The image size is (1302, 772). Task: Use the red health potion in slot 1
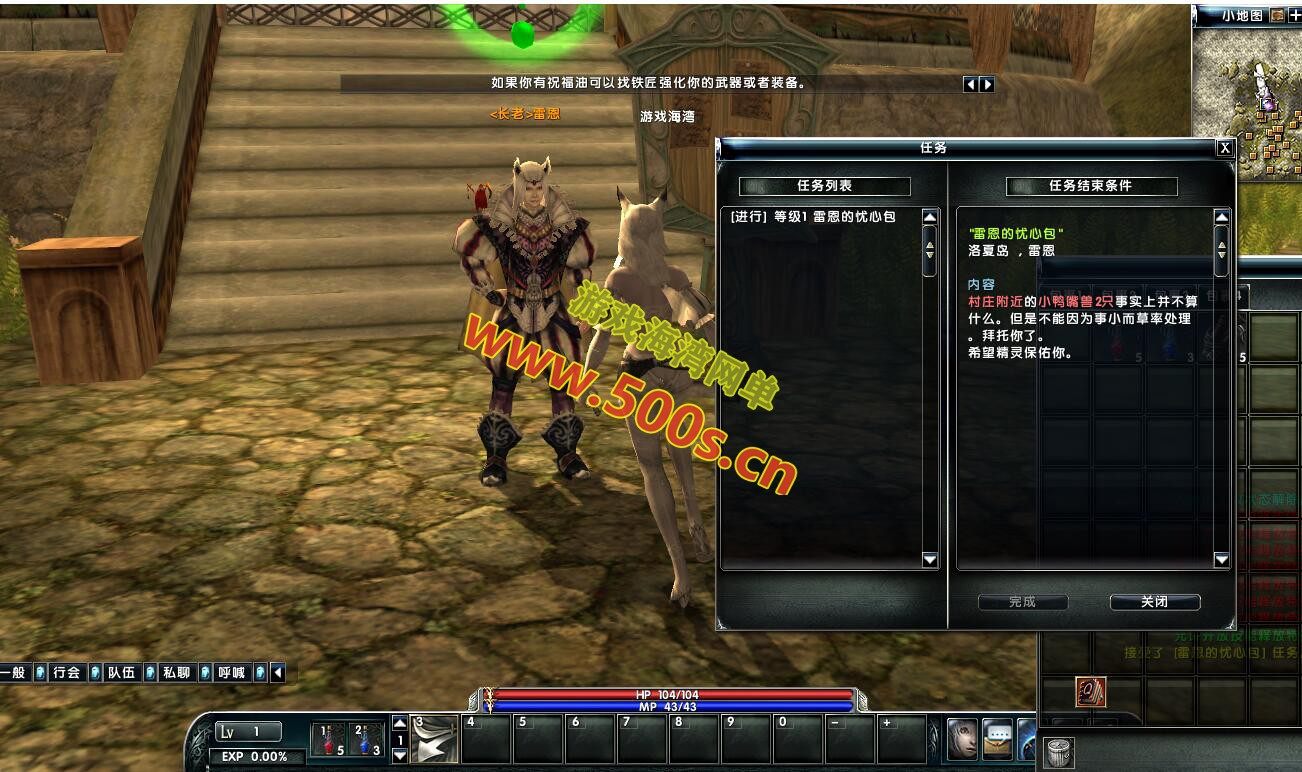coord(327,740)
